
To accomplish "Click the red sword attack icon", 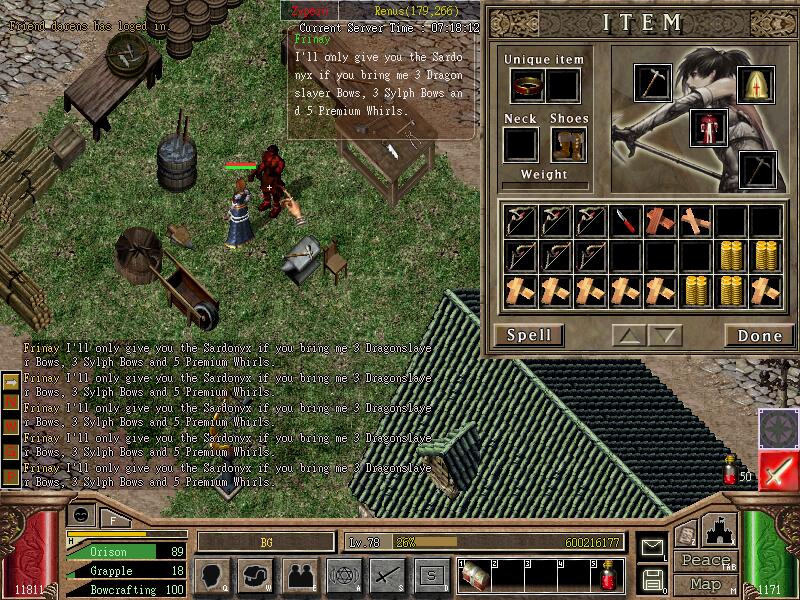I will (778, 471).
